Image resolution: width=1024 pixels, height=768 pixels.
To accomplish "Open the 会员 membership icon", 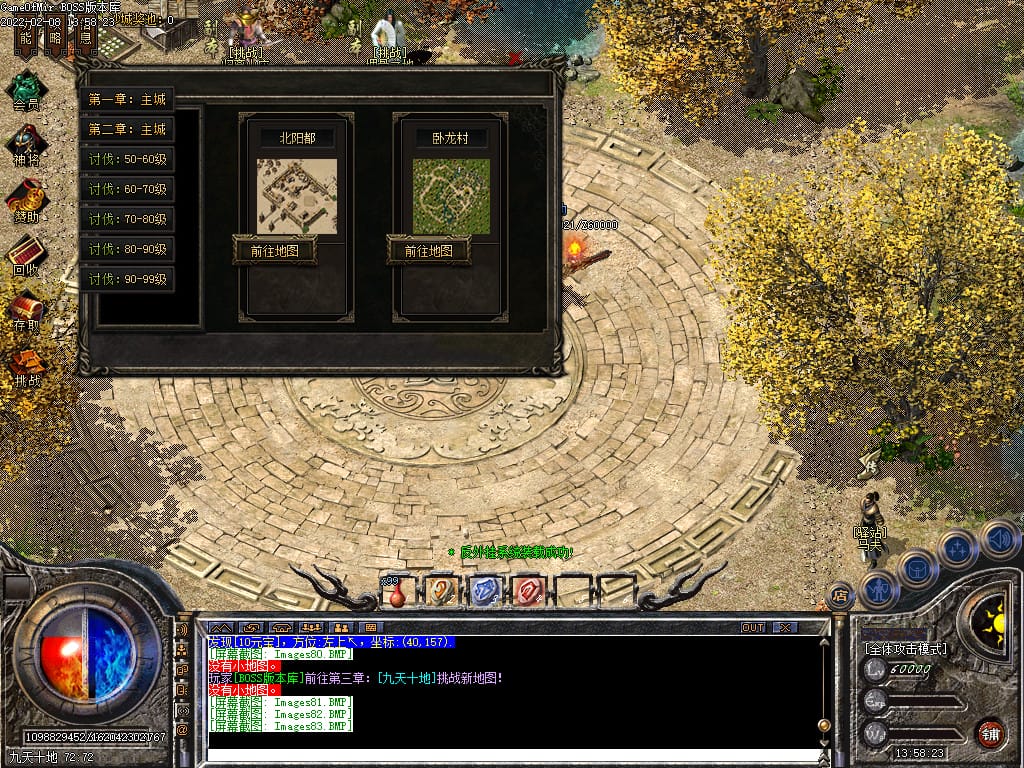I will (x=27, y=87).
